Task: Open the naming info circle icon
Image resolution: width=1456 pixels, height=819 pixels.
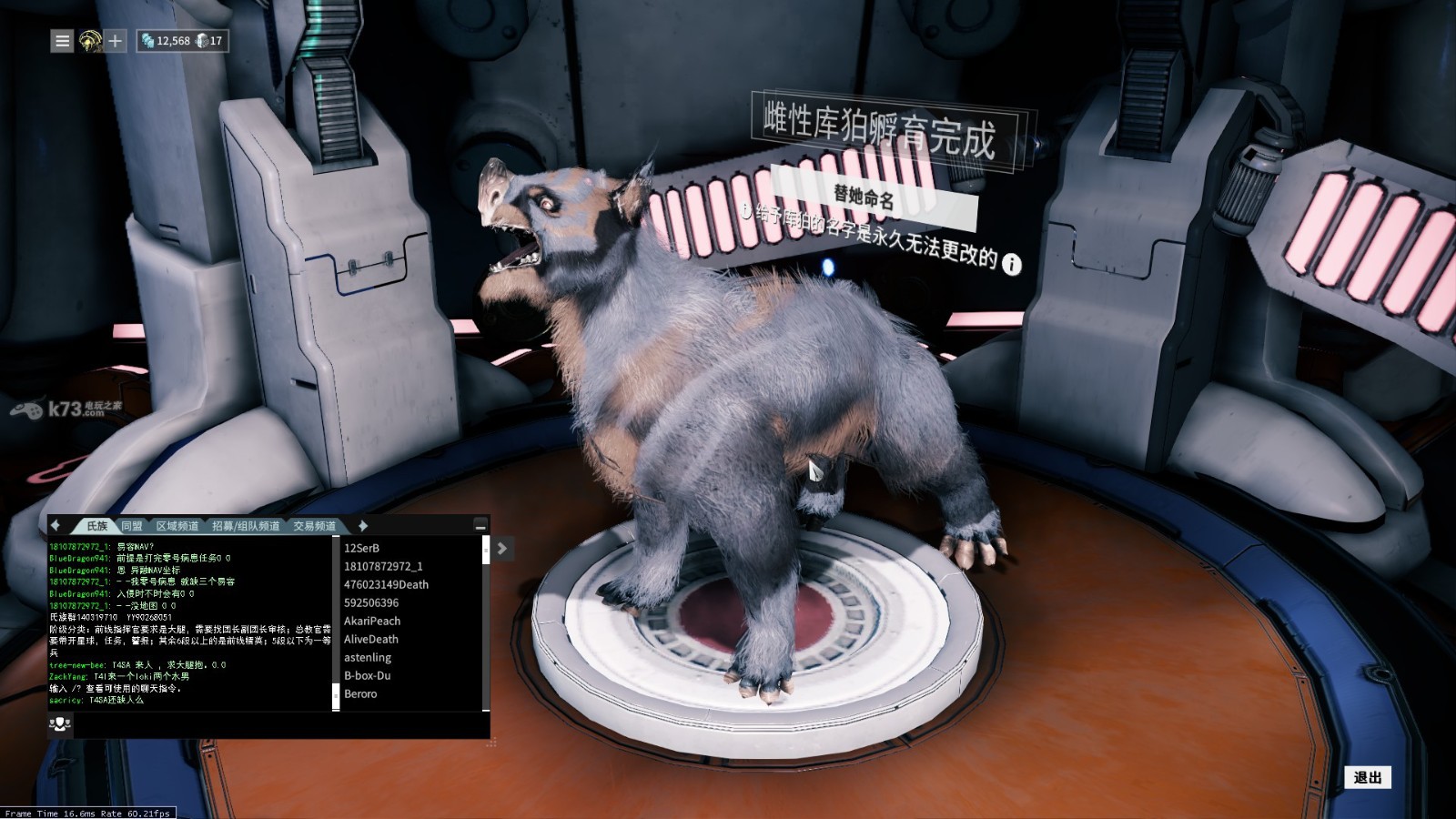Action: tap(1011, 264)
